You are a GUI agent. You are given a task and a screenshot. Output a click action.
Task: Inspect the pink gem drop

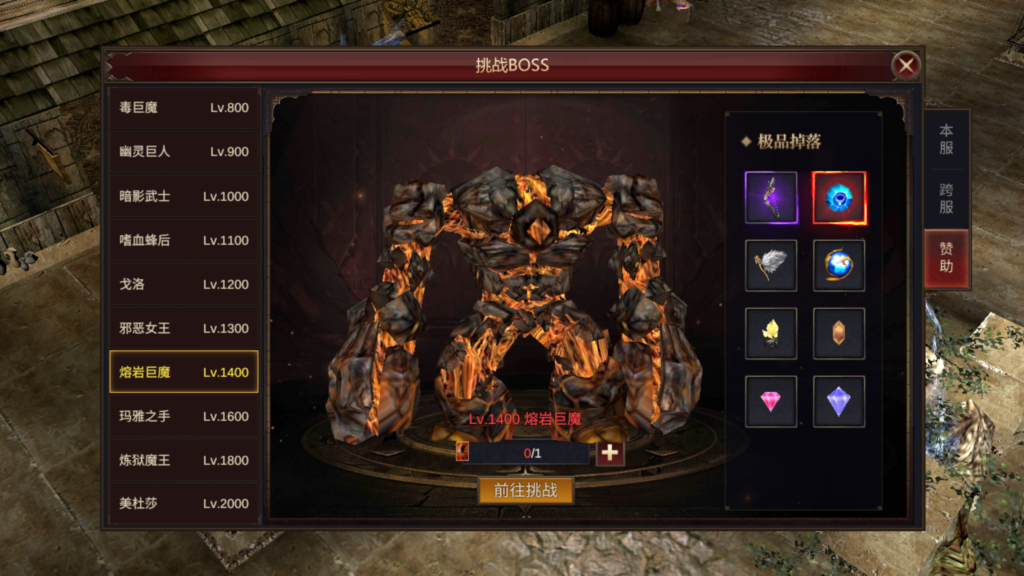coord(771,402)
